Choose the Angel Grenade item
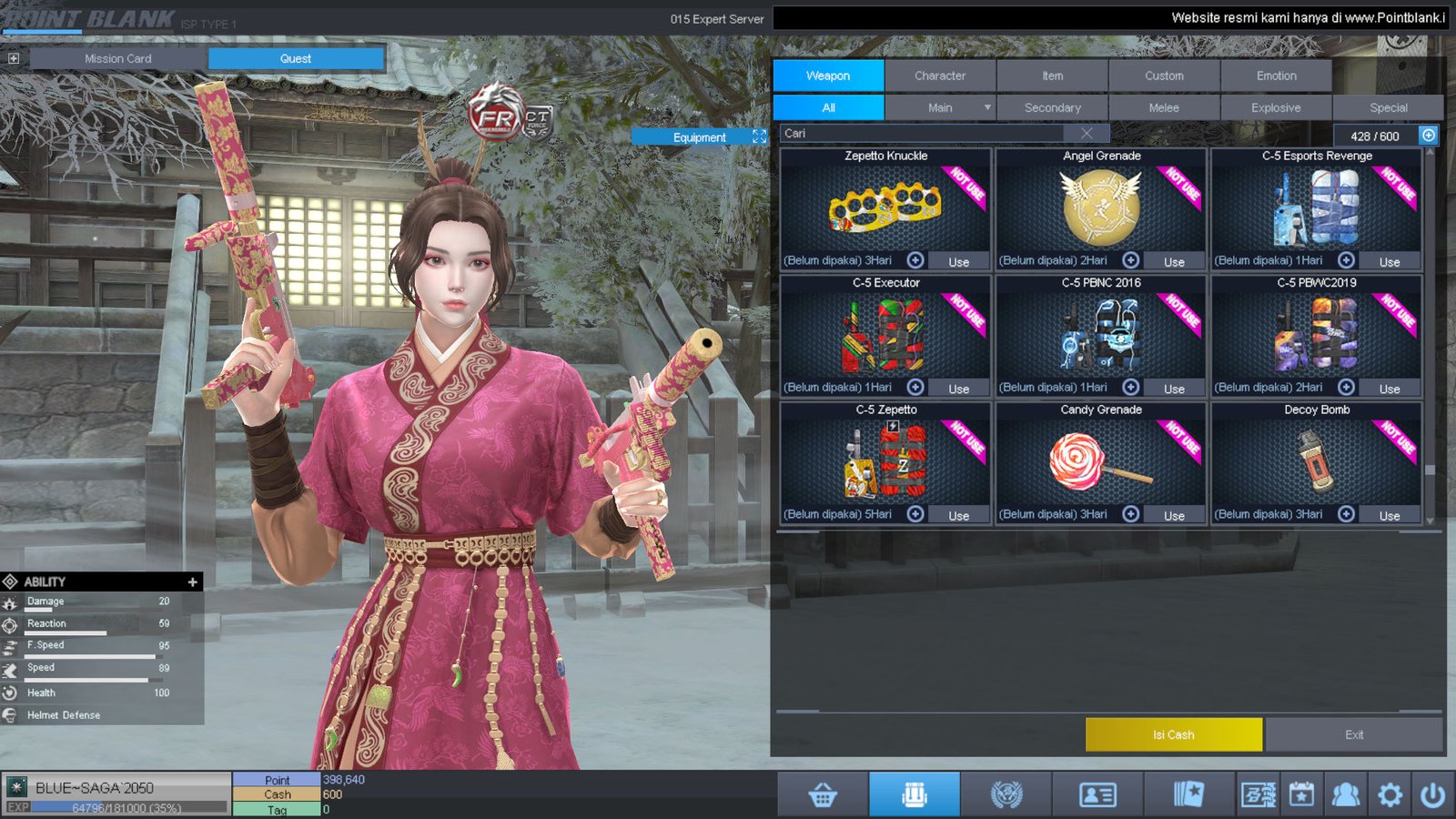The height and width of the screenshot is (819, 1456). 1100,207
